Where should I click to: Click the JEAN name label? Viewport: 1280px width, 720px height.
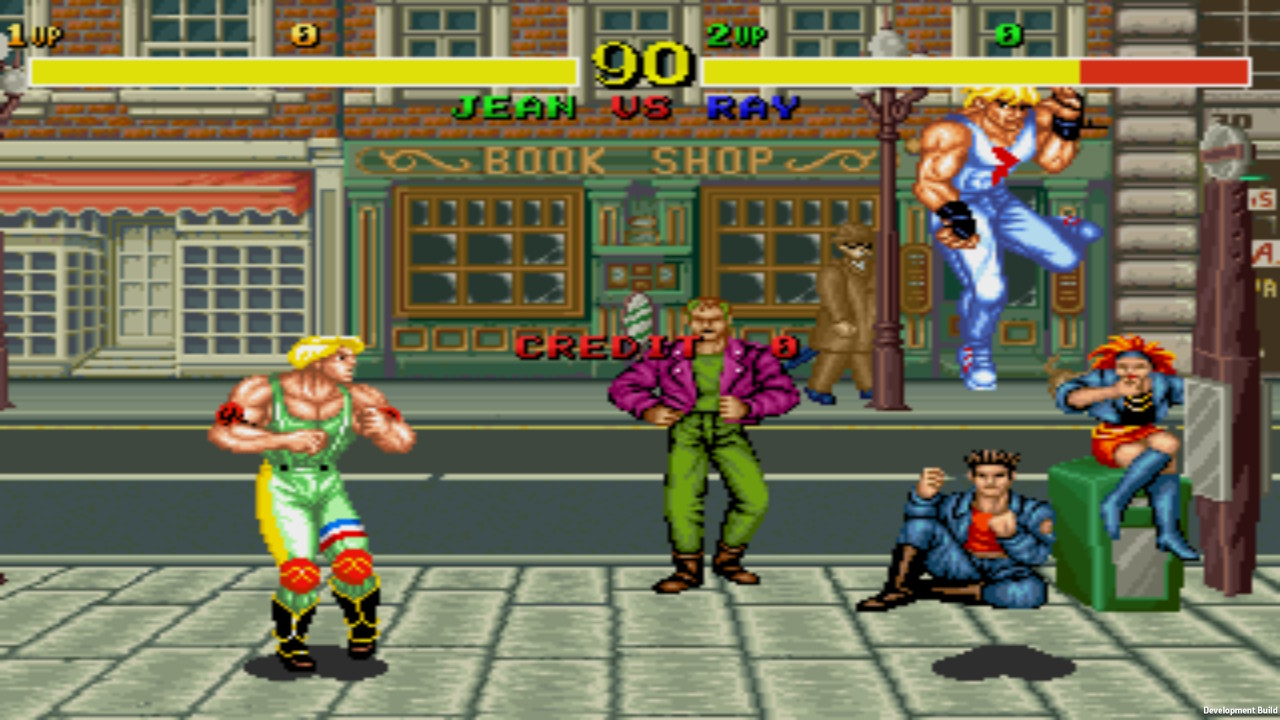point(512,108)
